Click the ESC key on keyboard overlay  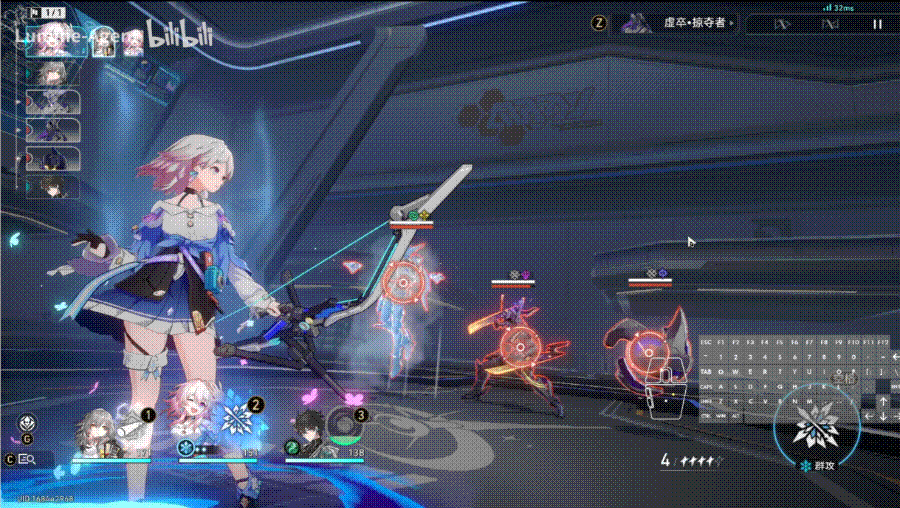coord(707,342)
